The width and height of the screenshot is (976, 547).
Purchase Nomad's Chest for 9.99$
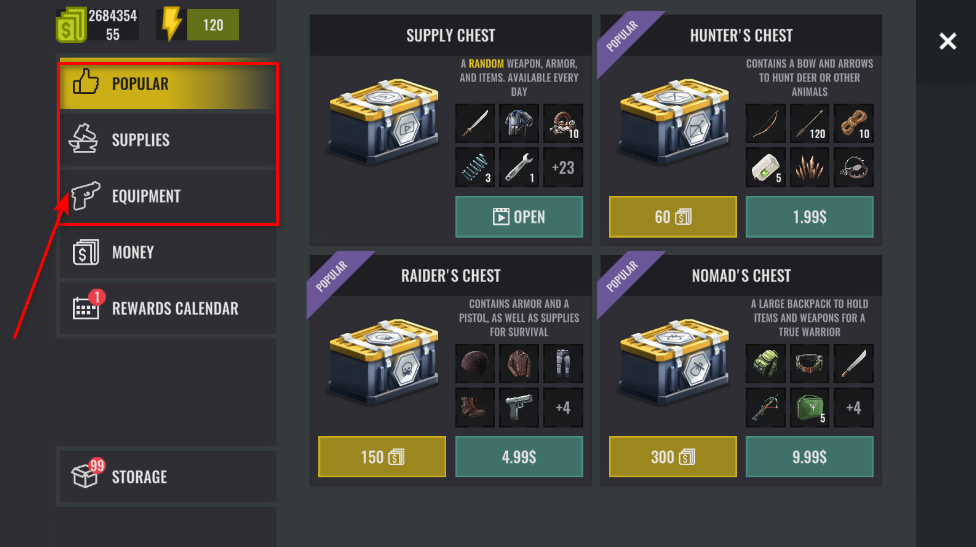pos(809,457)
